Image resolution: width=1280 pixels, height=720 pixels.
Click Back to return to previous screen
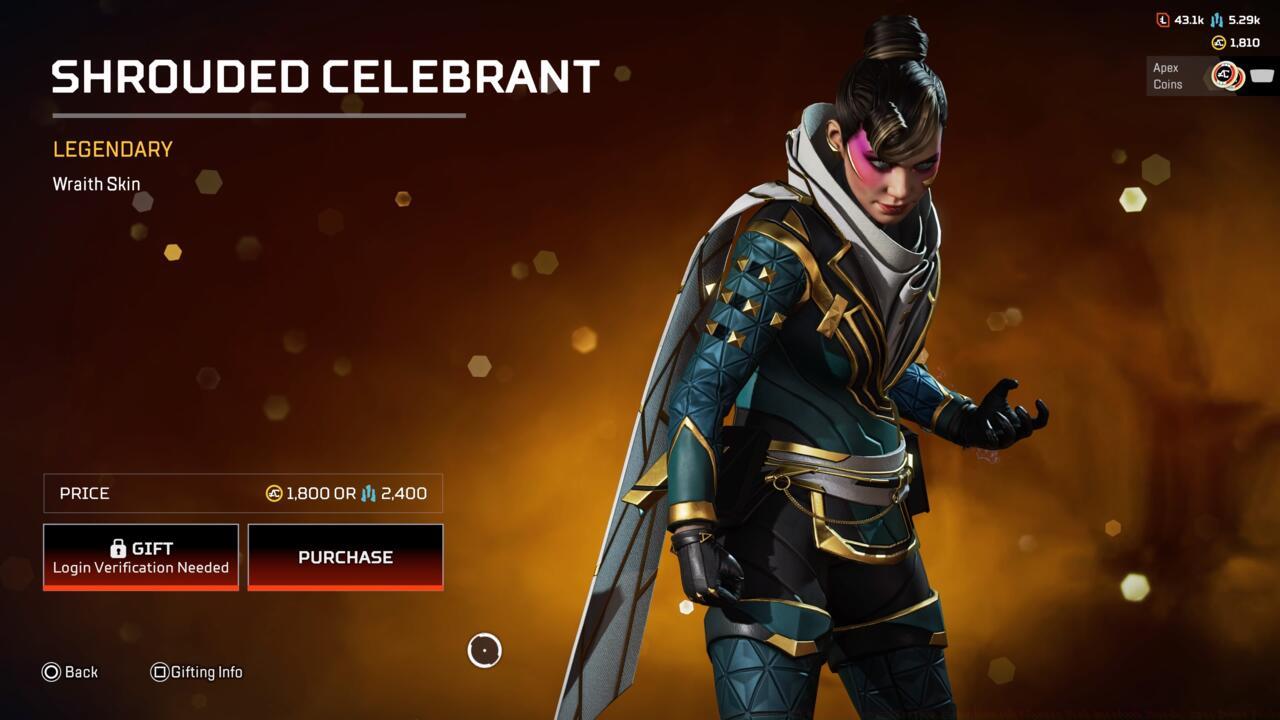(71, 672)
